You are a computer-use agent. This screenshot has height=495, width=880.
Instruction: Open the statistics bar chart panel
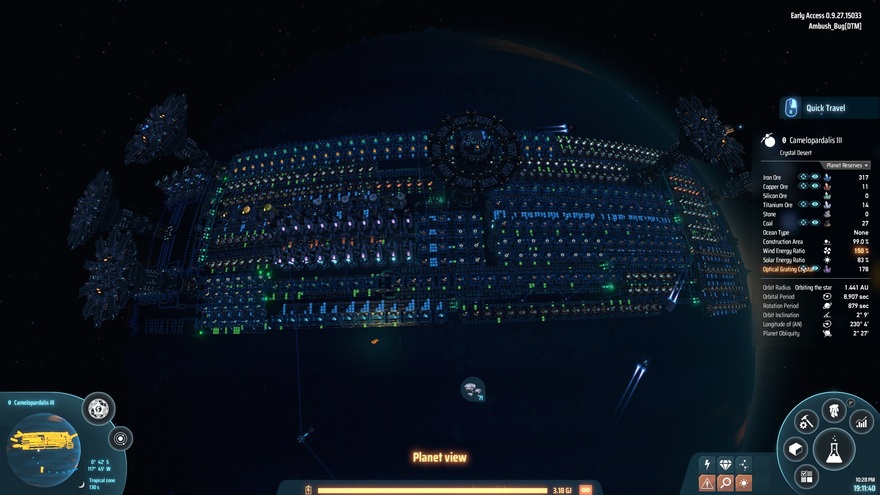861,423
